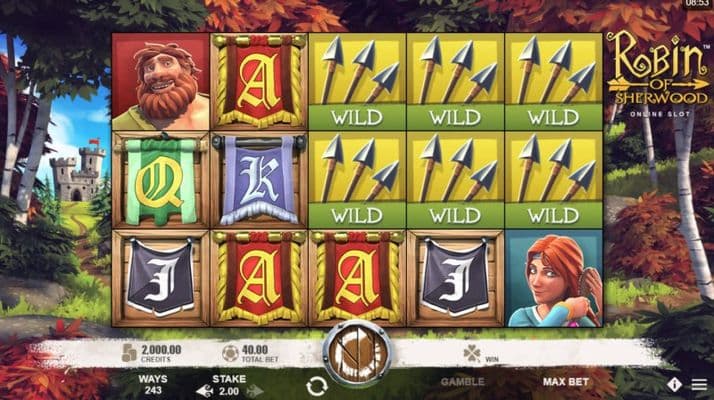Open the hamburger menu
This screenshot has width=714, height=400.
698,384
